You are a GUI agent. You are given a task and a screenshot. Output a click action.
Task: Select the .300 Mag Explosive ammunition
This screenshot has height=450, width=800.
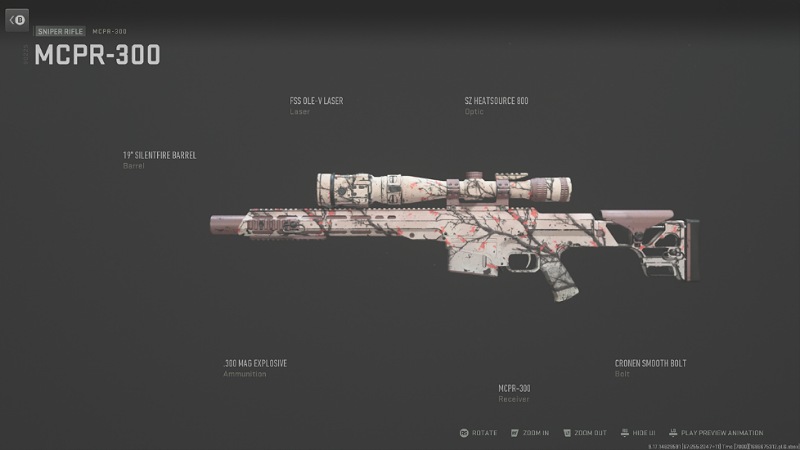[x=255, y=363]
